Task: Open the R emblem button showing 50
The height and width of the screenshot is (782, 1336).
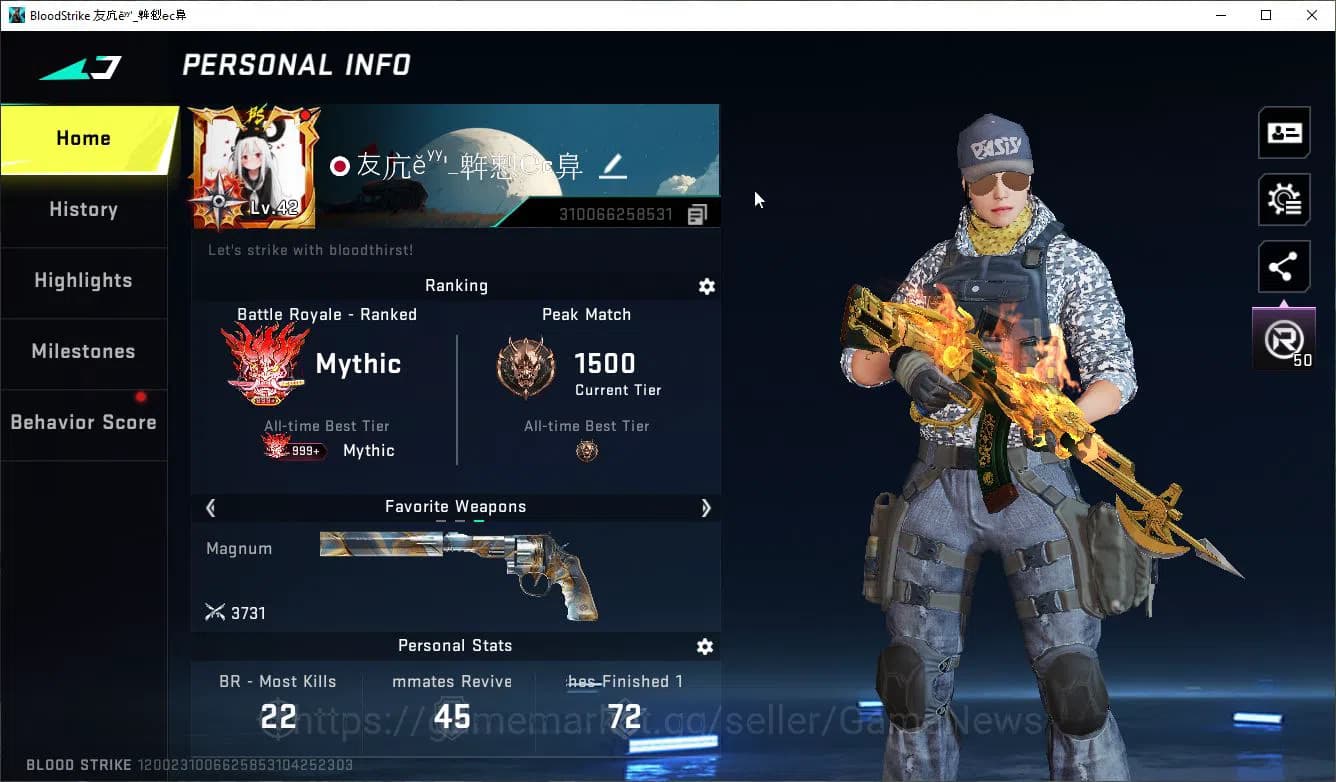Action: click(x=1284, y=340)
